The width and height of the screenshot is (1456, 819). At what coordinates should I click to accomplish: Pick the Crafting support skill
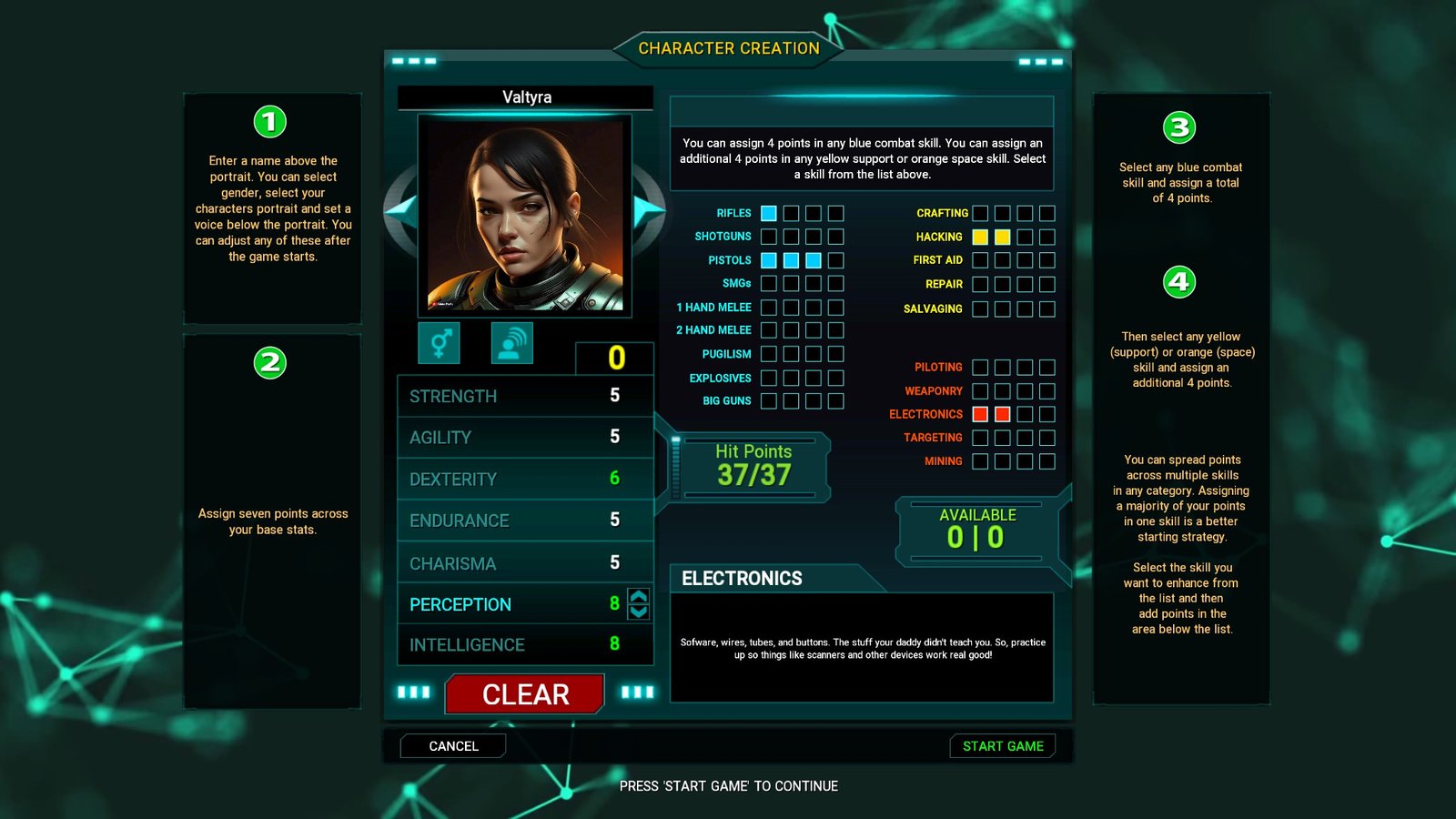click(942, 213)
